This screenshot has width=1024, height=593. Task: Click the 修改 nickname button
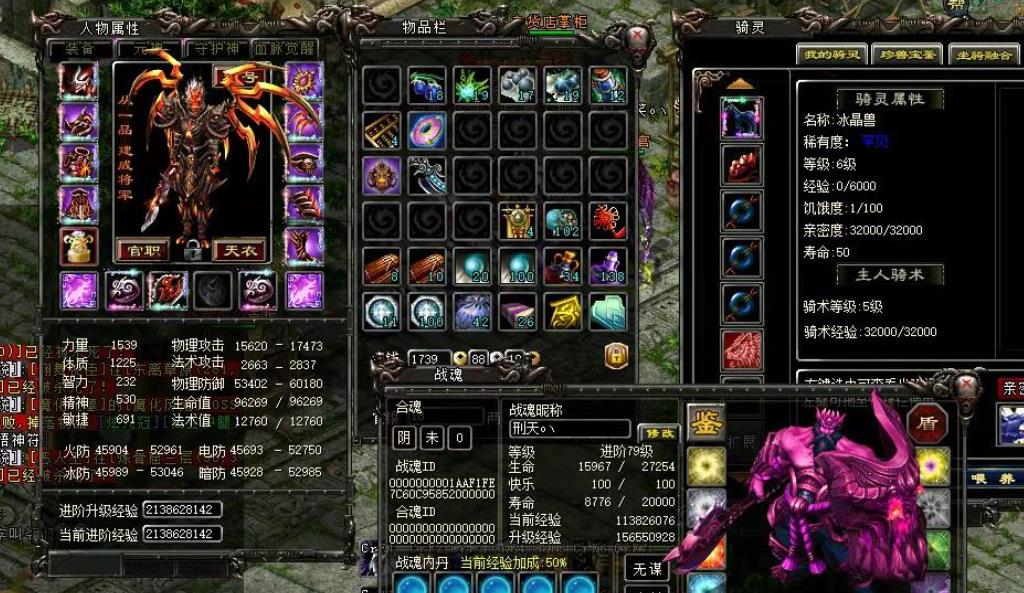(x=657, y=432)
